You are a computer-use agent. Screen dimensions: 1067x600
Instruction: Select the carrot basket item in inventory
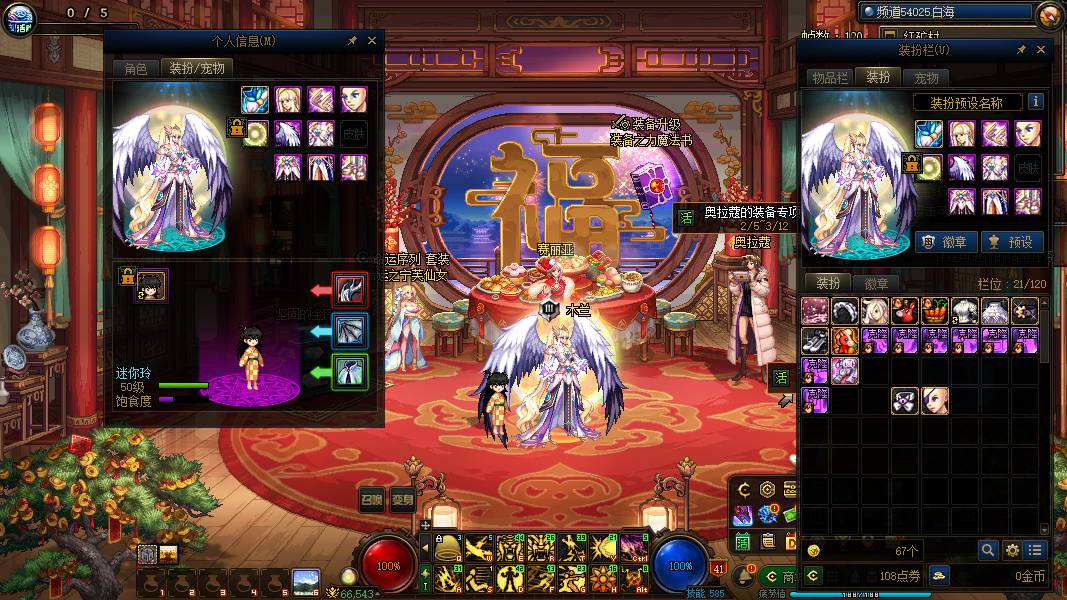pyautogui.click(x=934, y=310)
